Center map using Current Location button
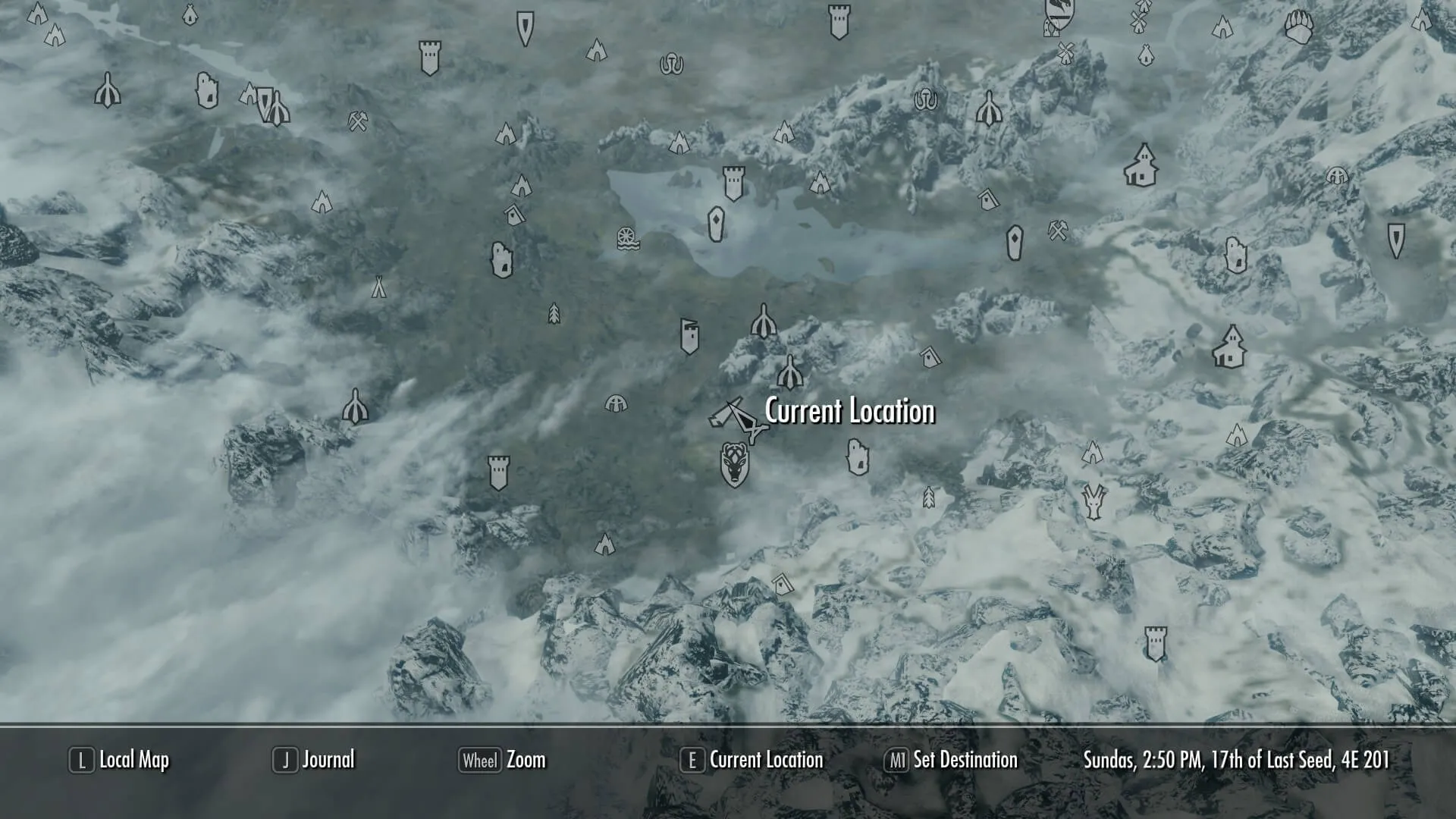This screenshot has height=819, width=1456. pyautogui.click(x=752, y=760)
